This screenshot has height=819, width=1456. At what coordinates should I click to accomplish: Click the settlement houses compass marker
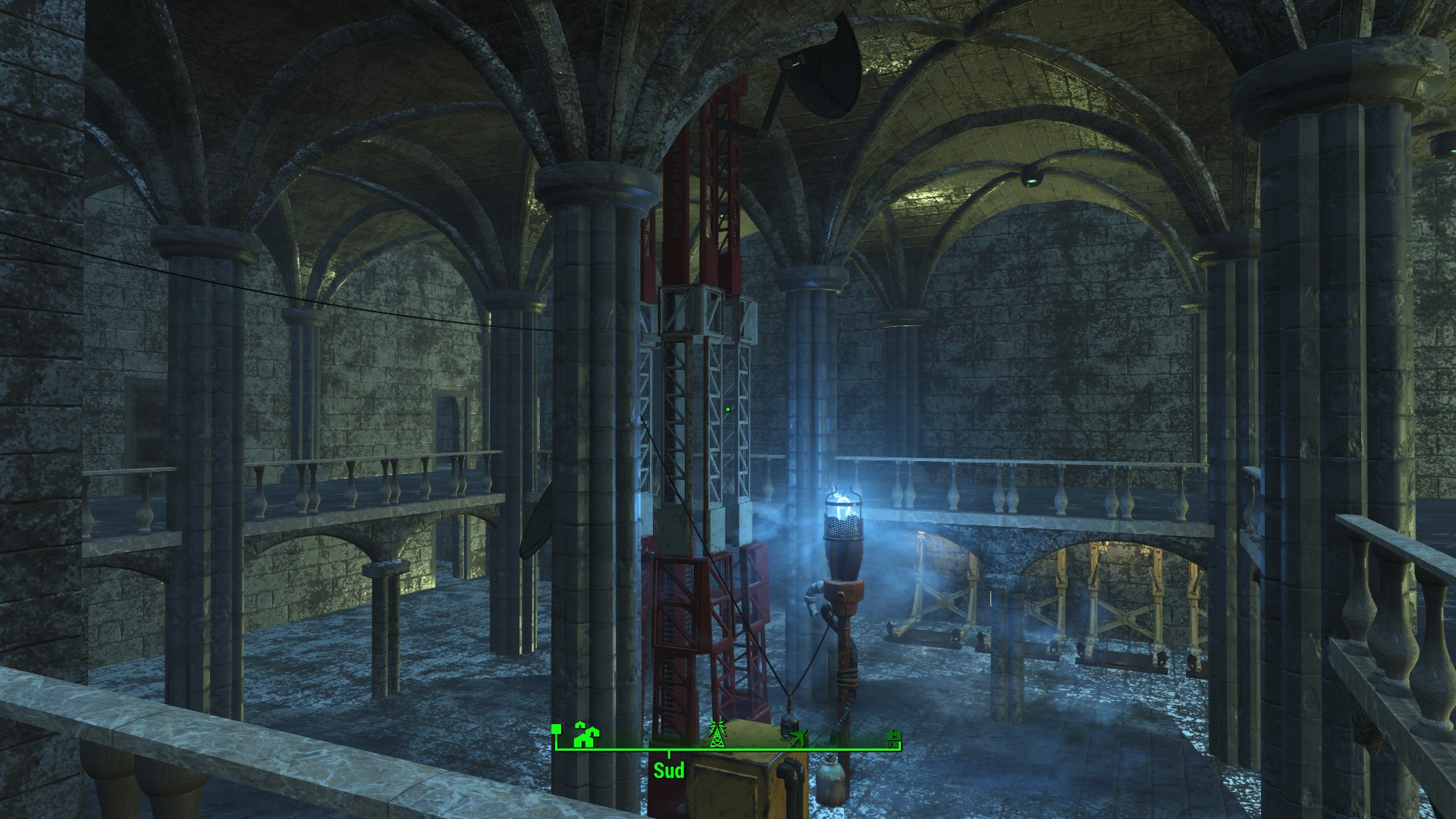coord(585,735)
